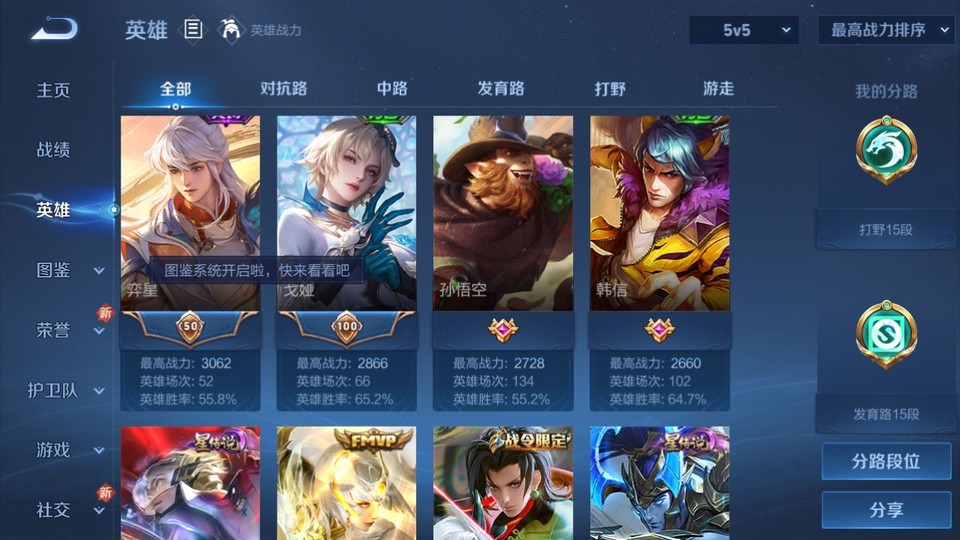Click the 分享 share button
Viewport: 960px width, 540px height.
(886, 510)
